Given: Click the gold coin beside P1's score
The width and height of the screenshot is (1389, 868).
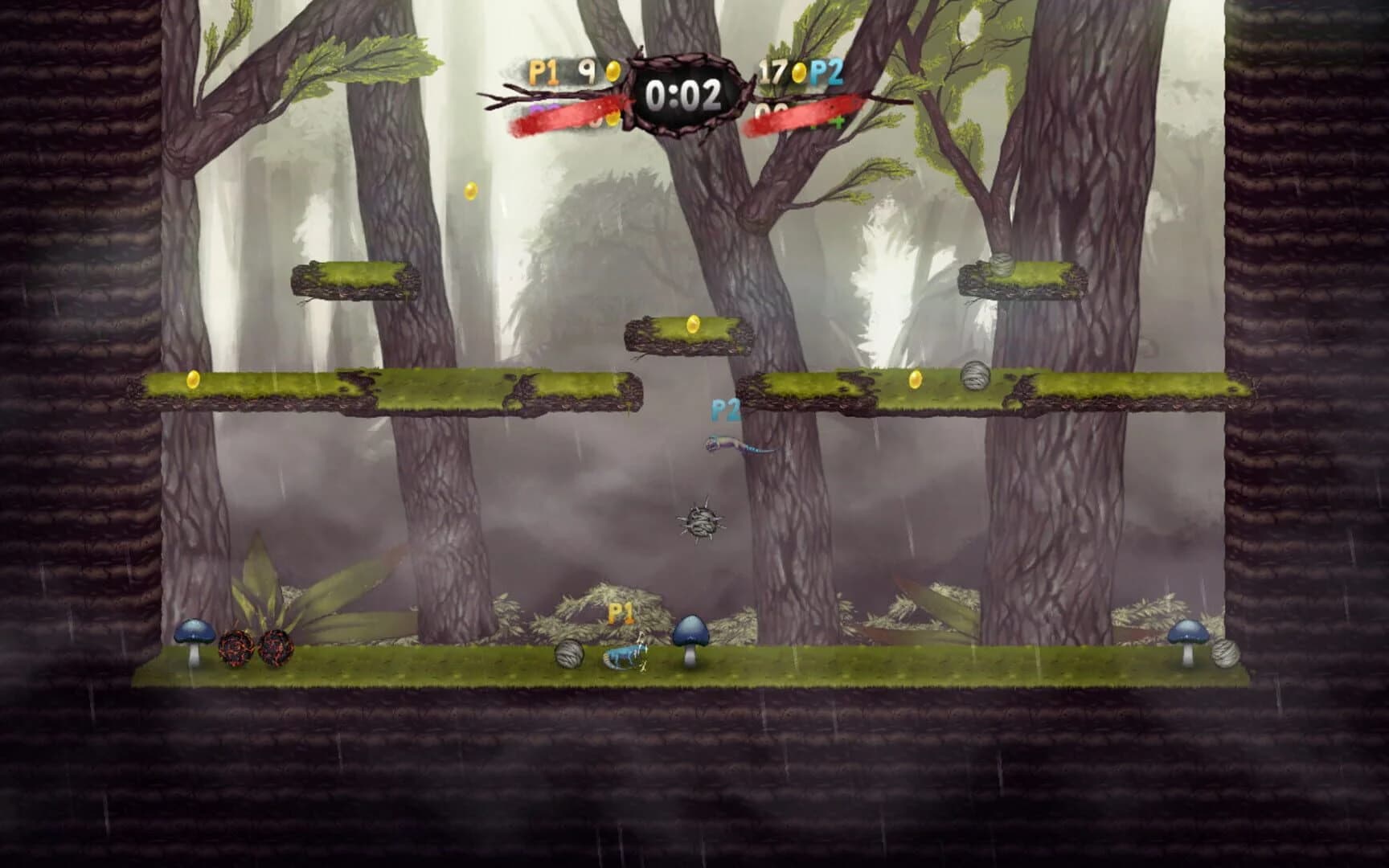Looking at the screenshot, I should tap(613, 69).
